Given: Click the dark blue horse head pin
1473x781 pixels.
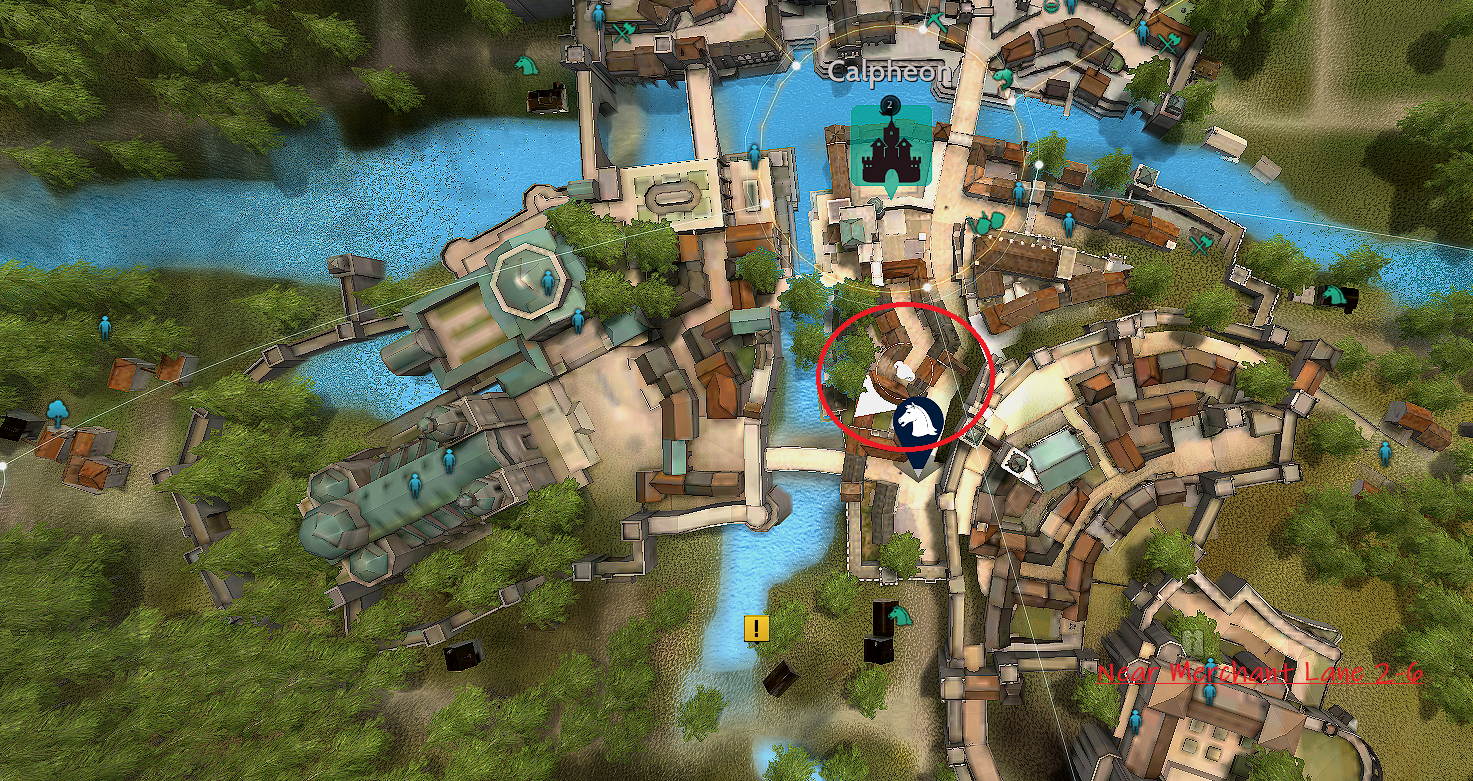Looking at the screenshot, I should point(917,424).
